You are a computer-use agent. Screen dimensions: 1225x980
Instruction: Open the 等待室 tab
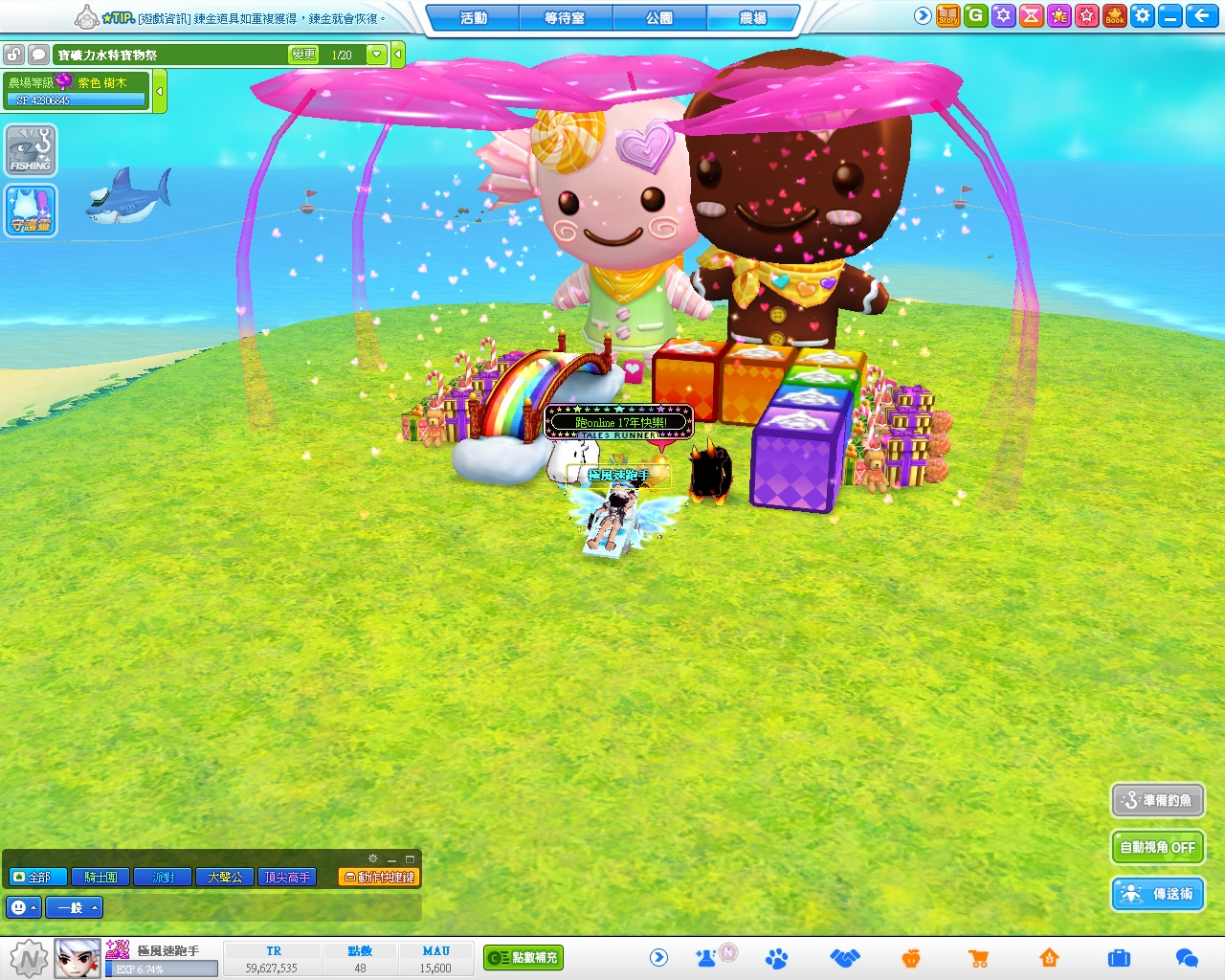coord(565,17)
